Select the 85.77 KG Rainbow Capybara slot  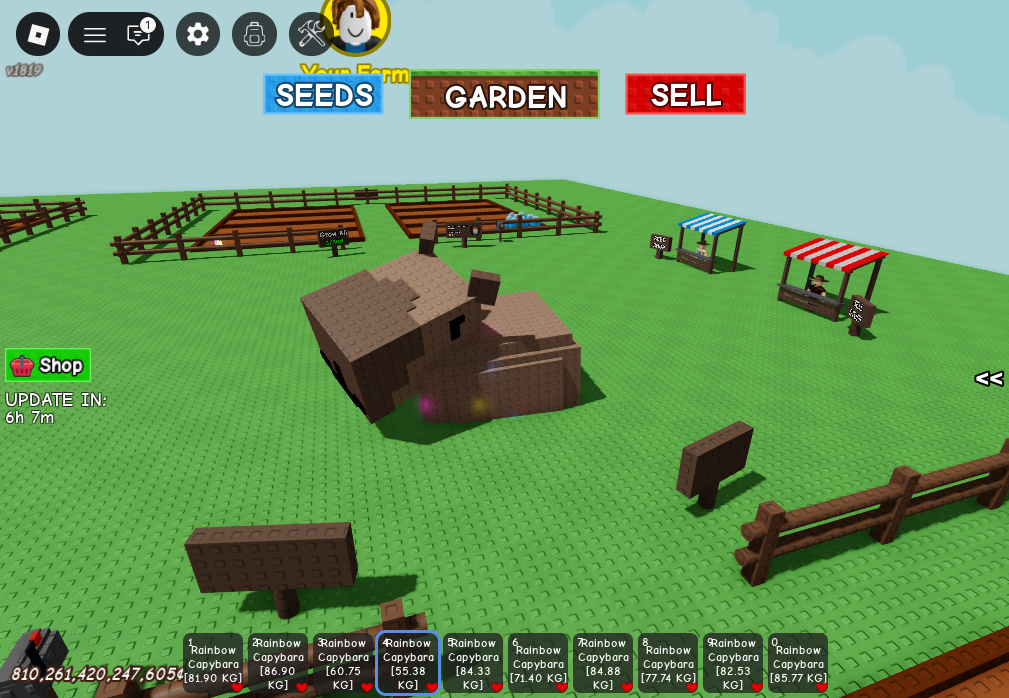pos(798,663)
